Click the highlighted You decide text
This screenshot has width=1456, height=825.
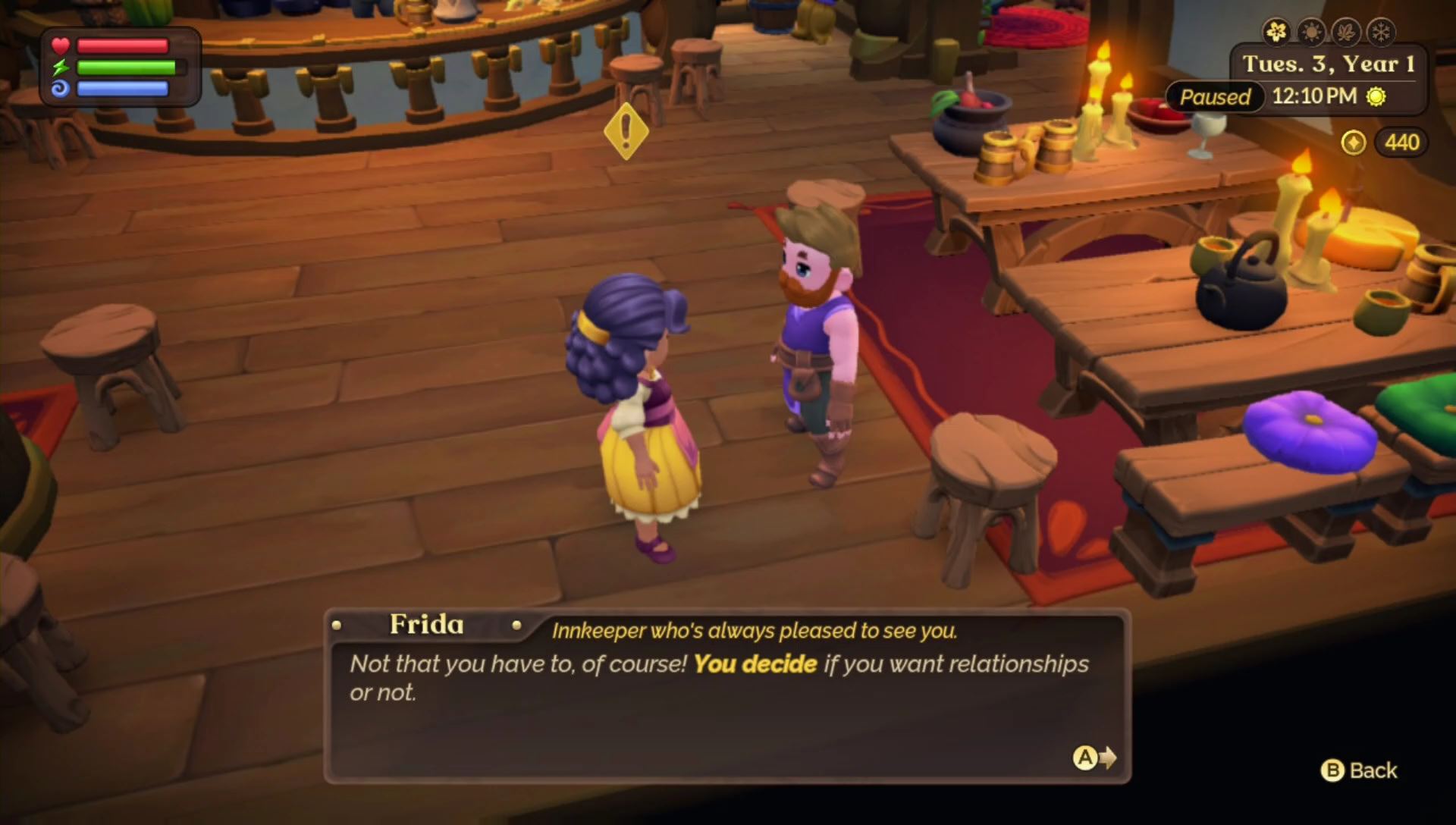coord(755,663)
